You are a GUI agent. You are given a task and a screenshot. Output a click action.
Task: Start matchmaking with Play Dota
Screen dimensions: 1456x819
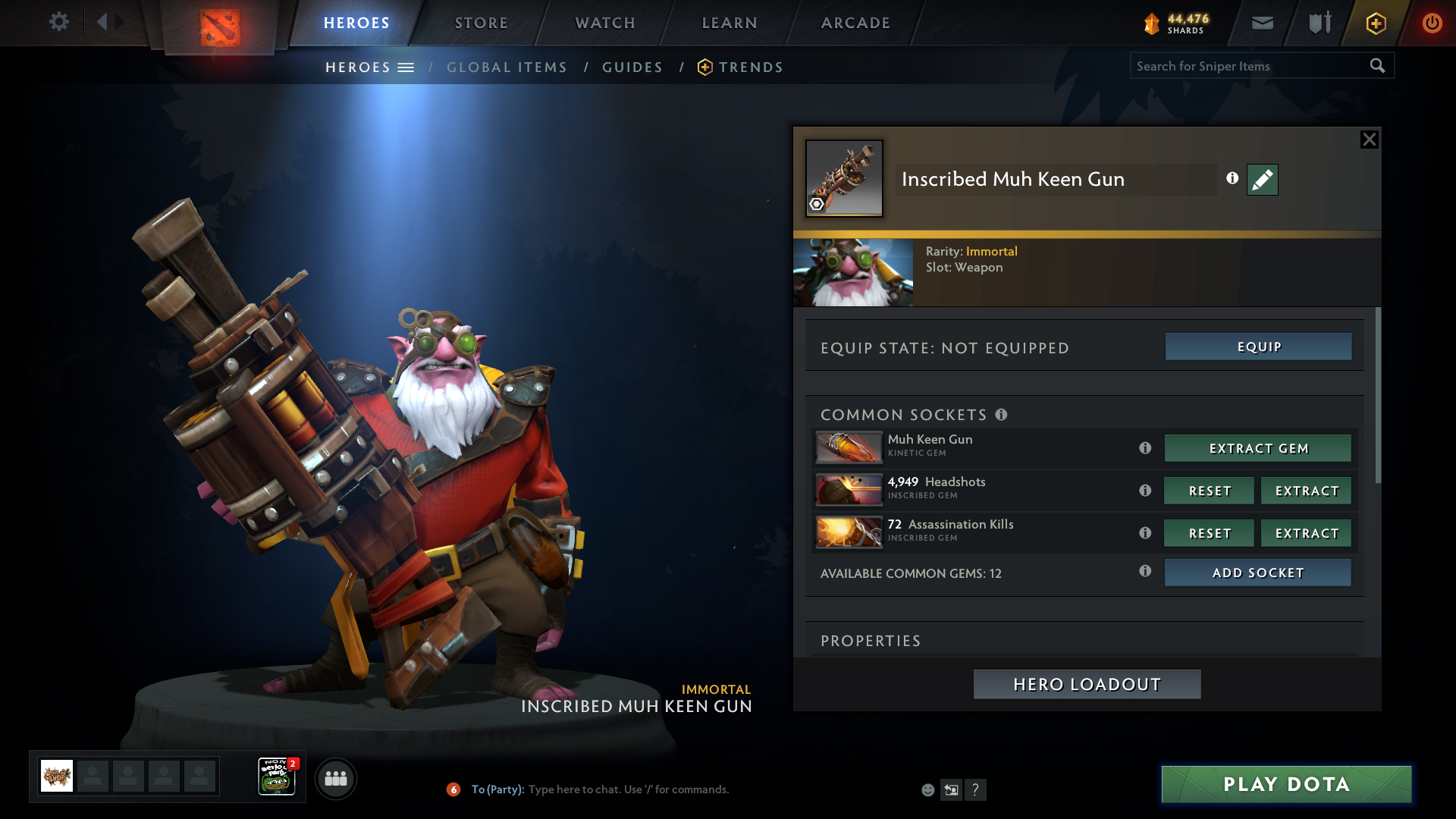coord(1286,784)
